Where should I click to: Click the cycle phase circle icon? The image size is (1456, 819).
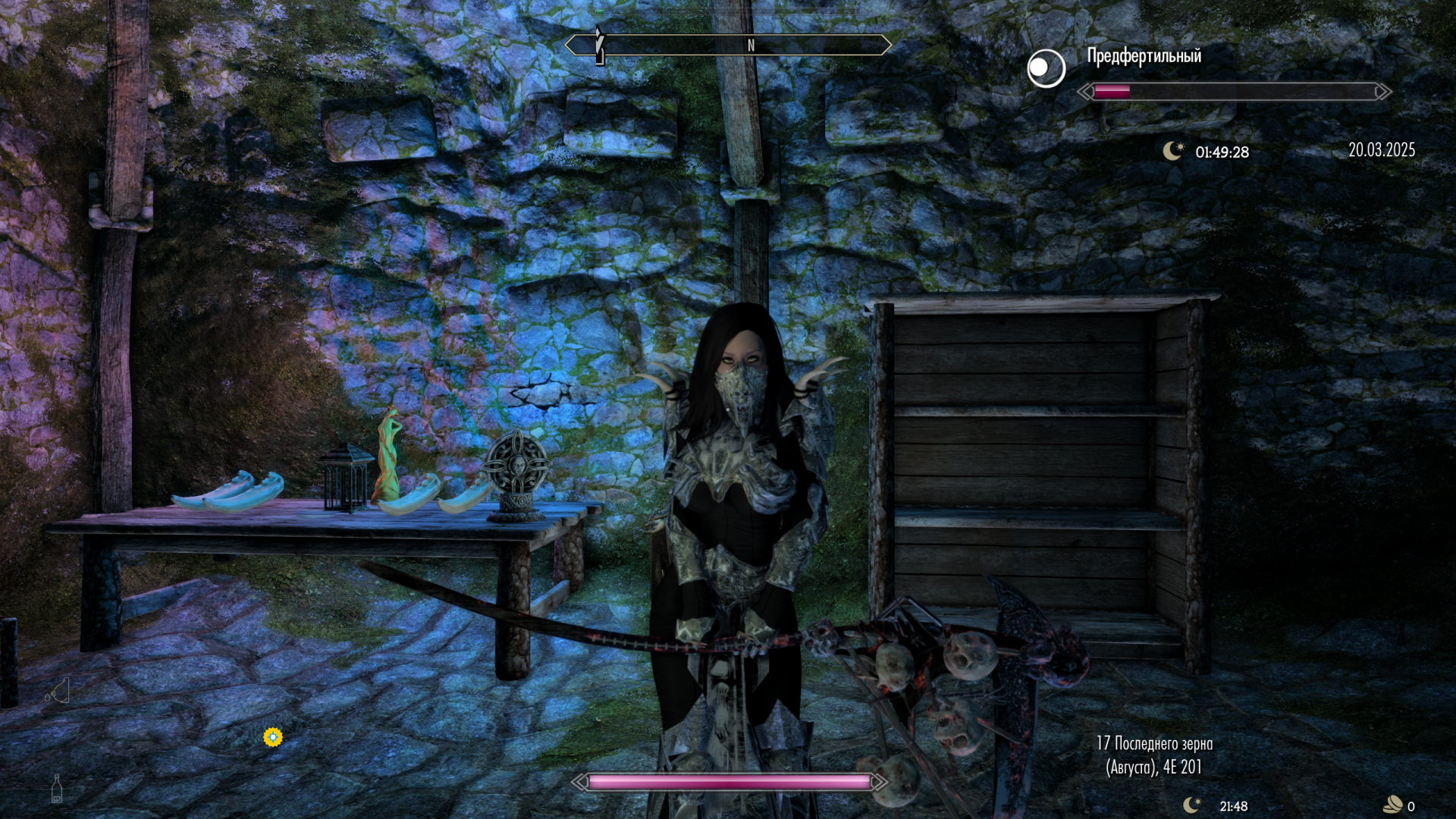coord(1046,68)
